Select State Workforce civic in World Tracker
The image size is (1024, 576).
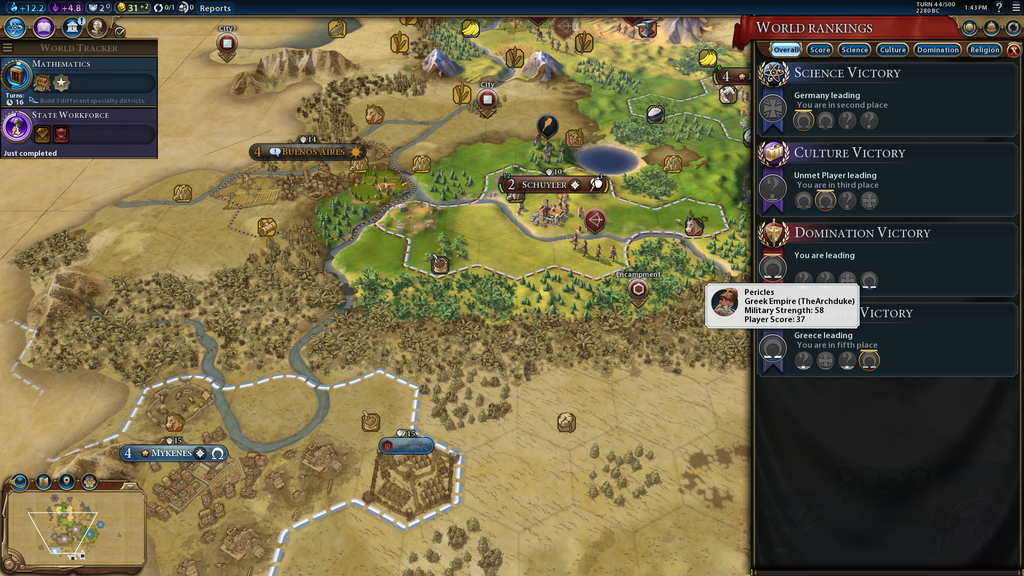click(x=78, y=128)
